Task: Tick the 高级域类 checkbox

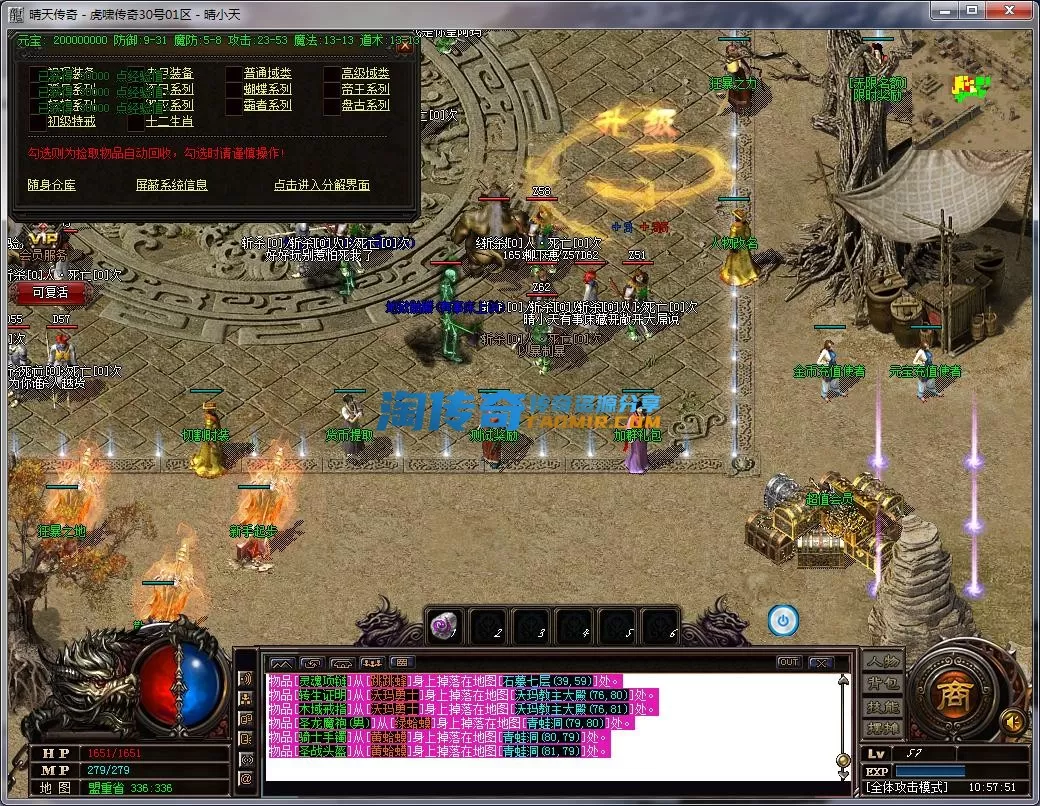Action: (x=332, y=73)
